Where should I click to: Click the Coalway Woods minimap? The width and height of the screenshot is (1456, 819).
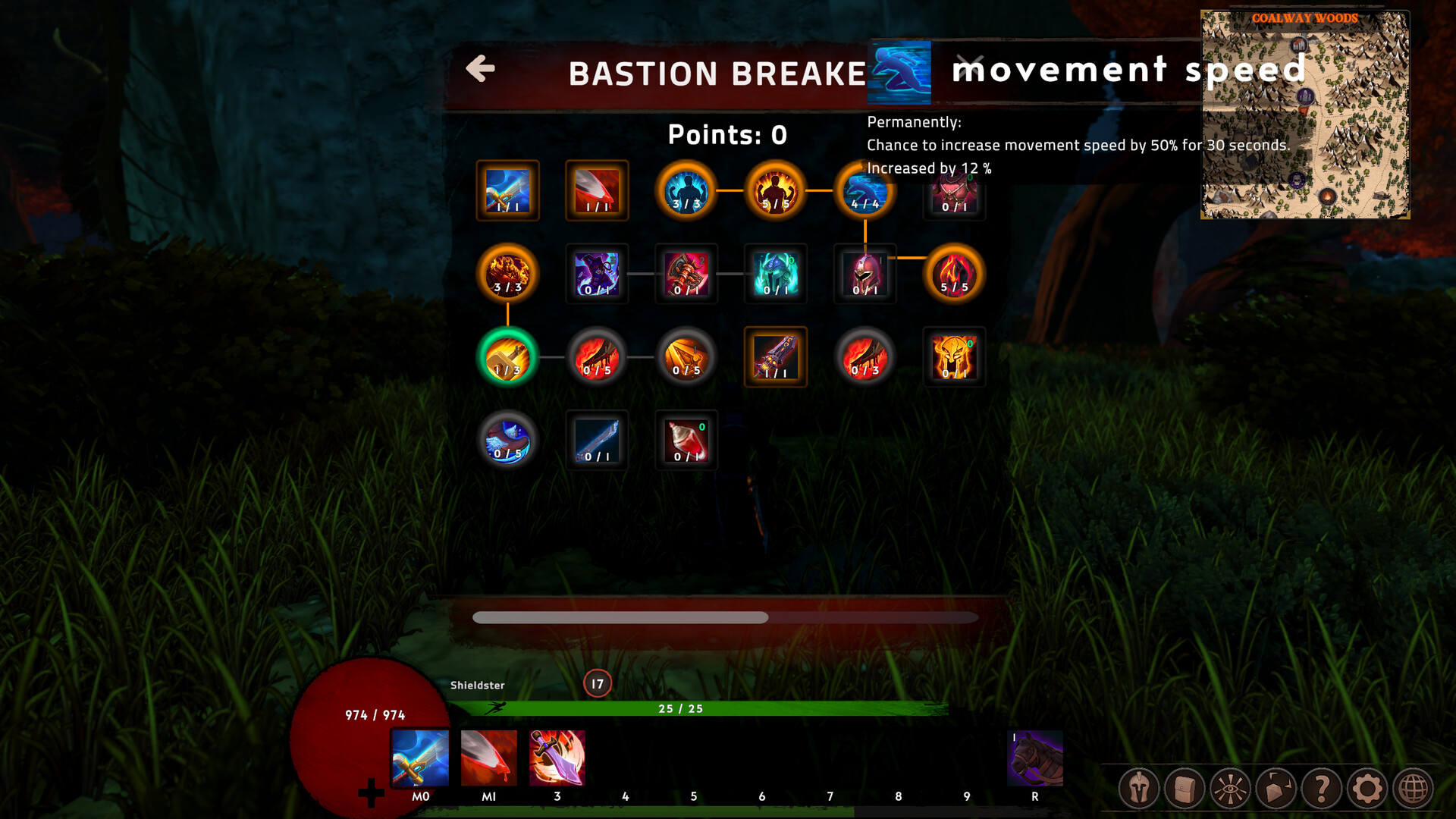pyautogui.click(x=1304, y=114)
